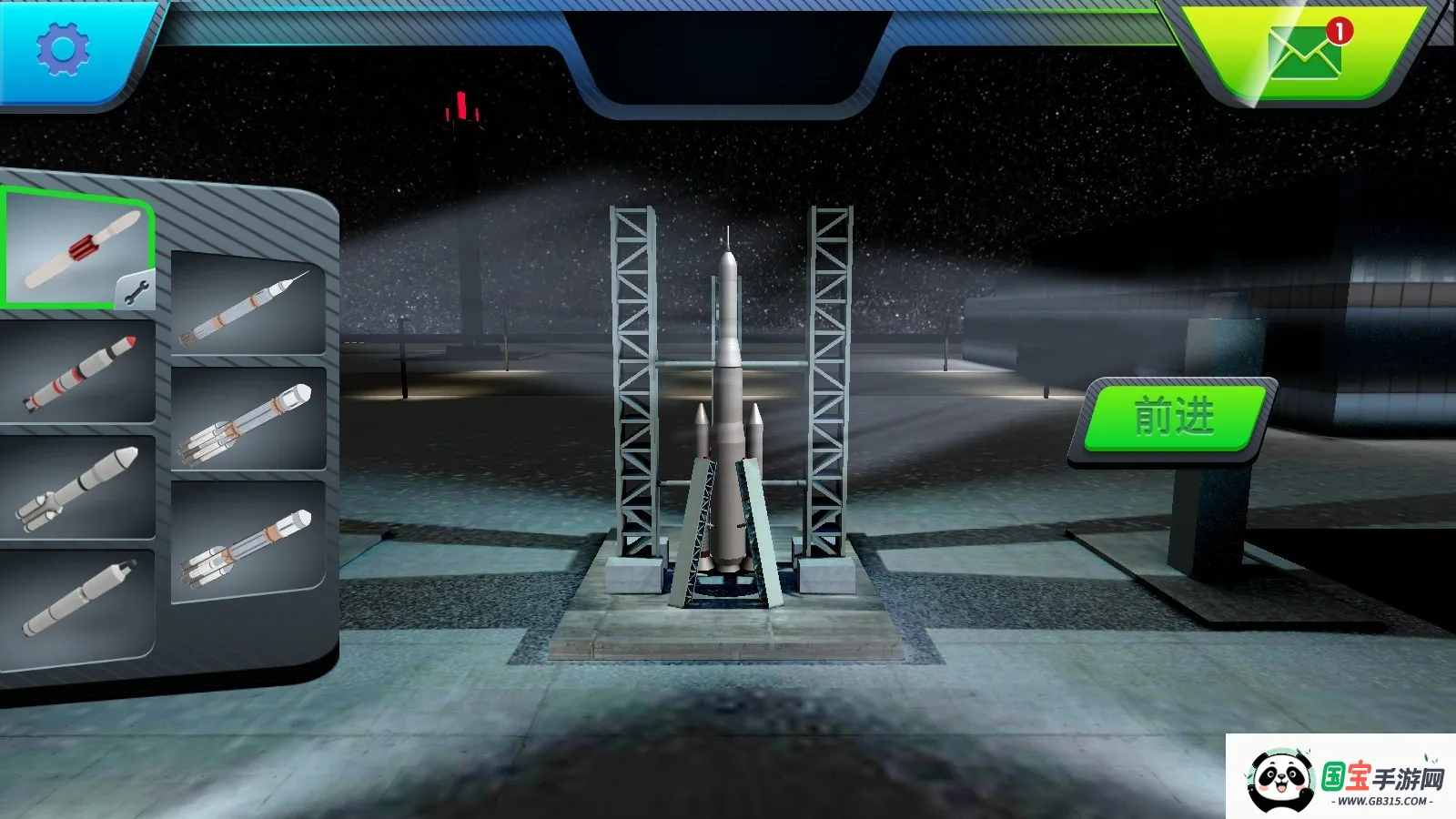Open the wrench customization icon
This screenshot has width=1456, height=819.
136,291
